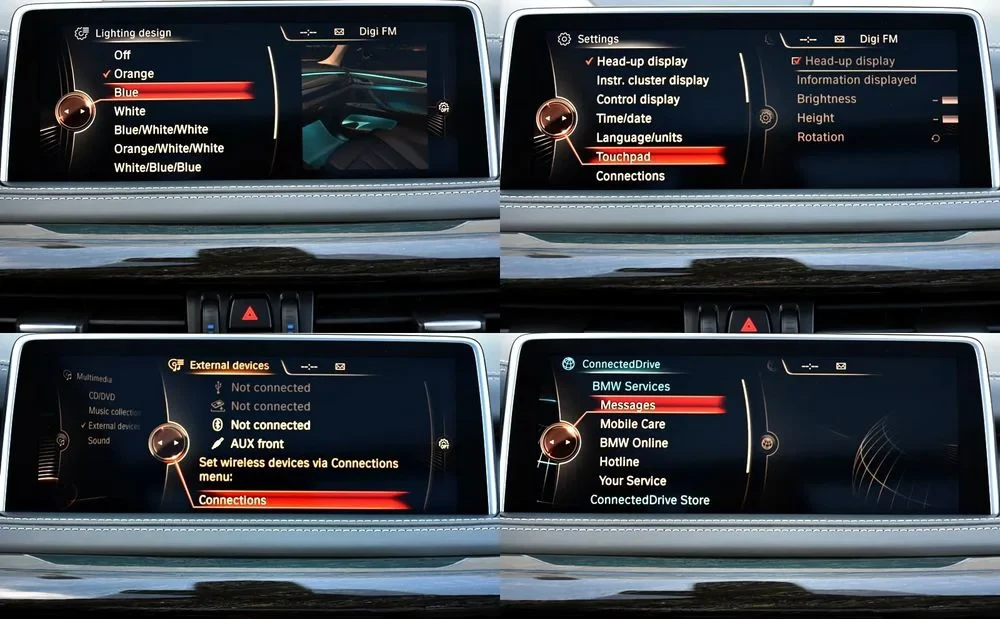Select the AUX front device
The height and width of the screenshot is (619, 1000).
point(257,444)
